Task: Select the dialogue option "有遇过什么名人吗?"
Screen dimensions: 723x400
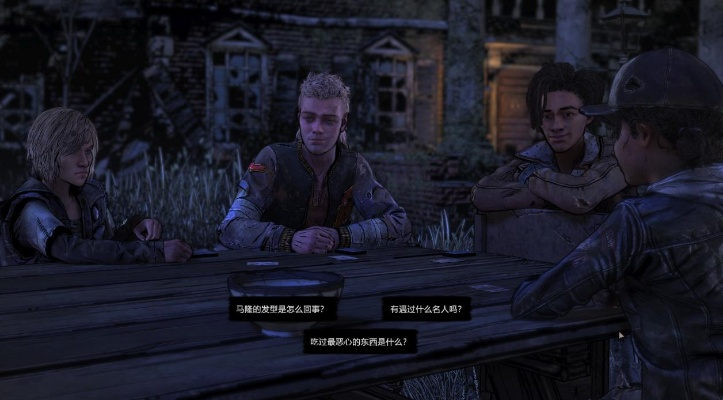Action: click(424, 309)
